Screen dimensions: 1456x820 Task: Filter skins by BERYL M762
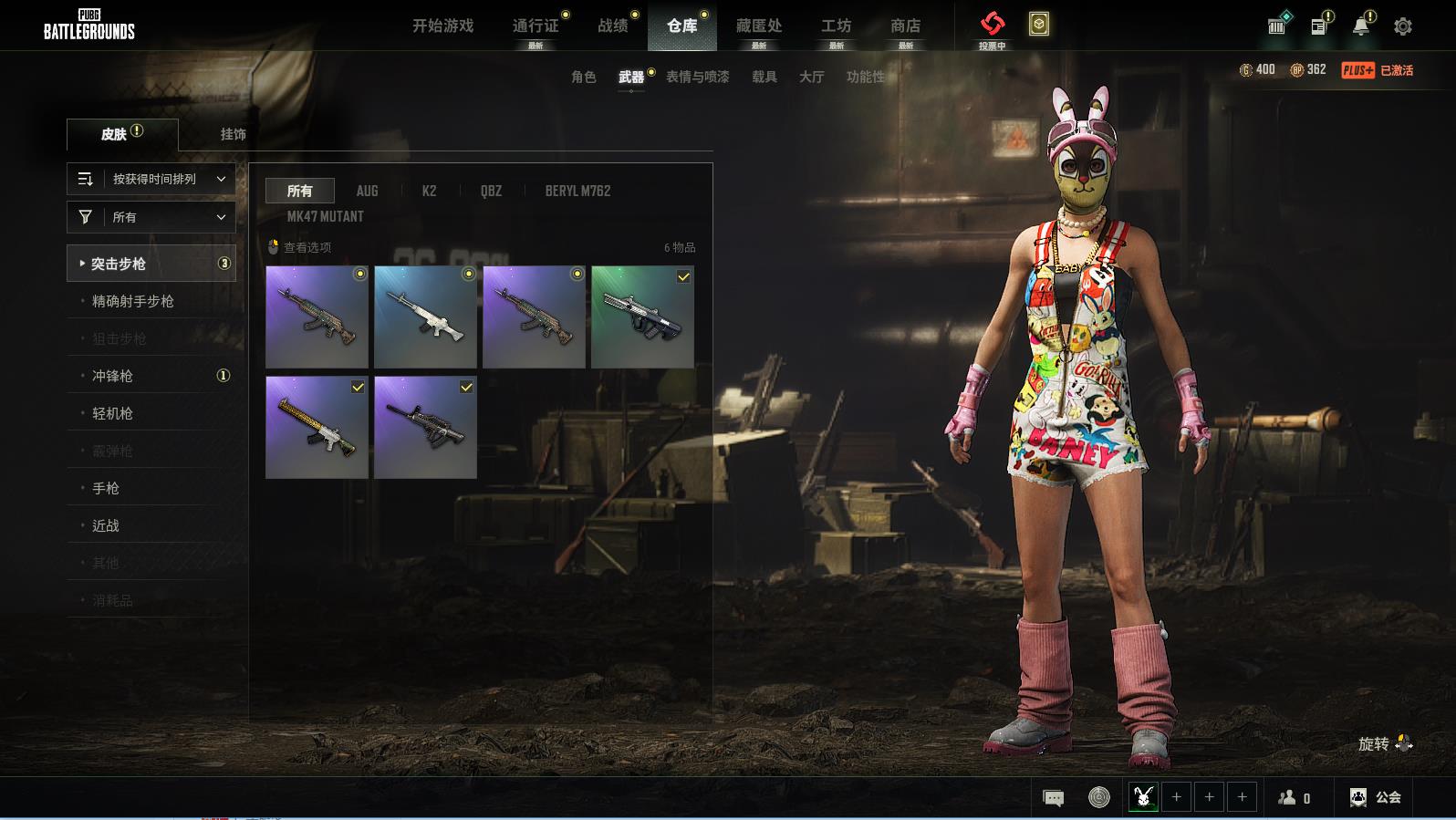[577, 191]
